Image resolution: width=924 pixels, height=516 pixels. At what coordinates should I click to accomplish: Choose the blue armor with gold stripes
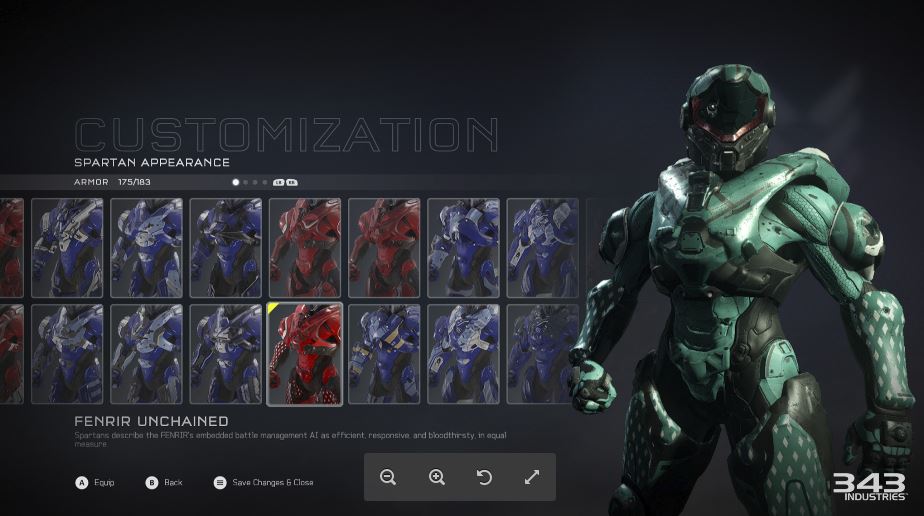point(384,354)
